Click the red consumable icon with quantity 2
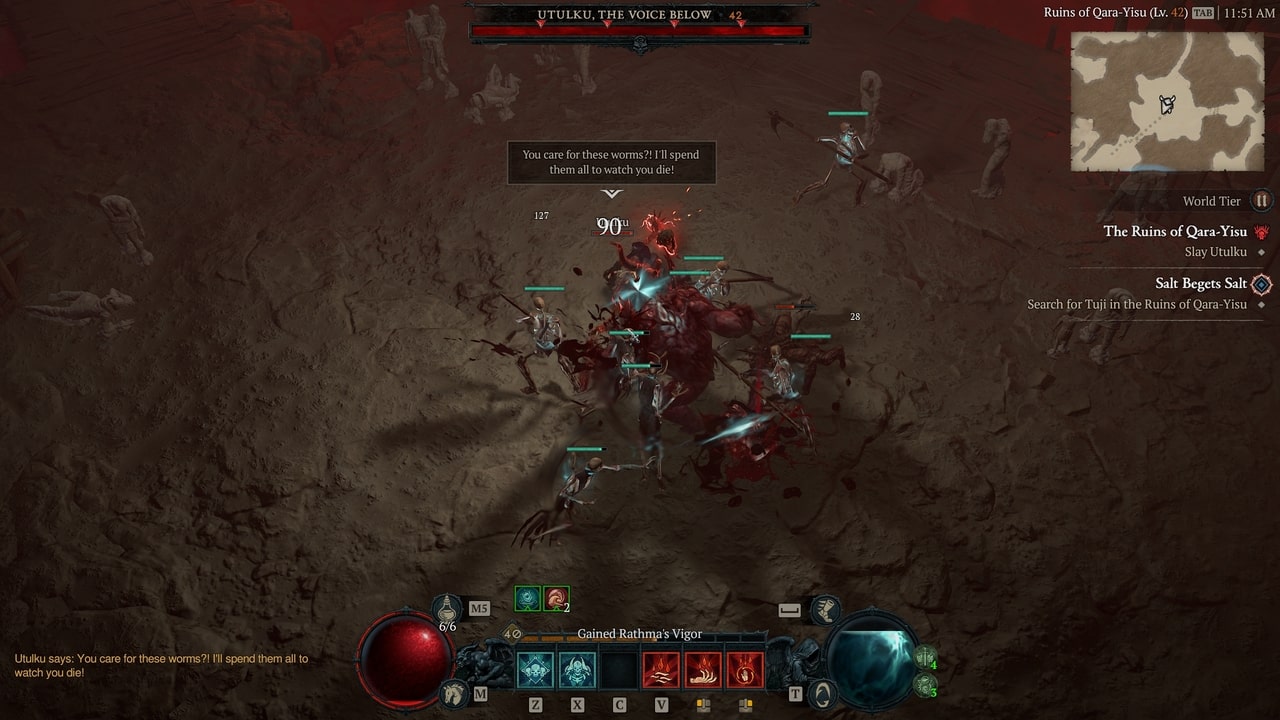1280x720 pixels. point(555,597)
